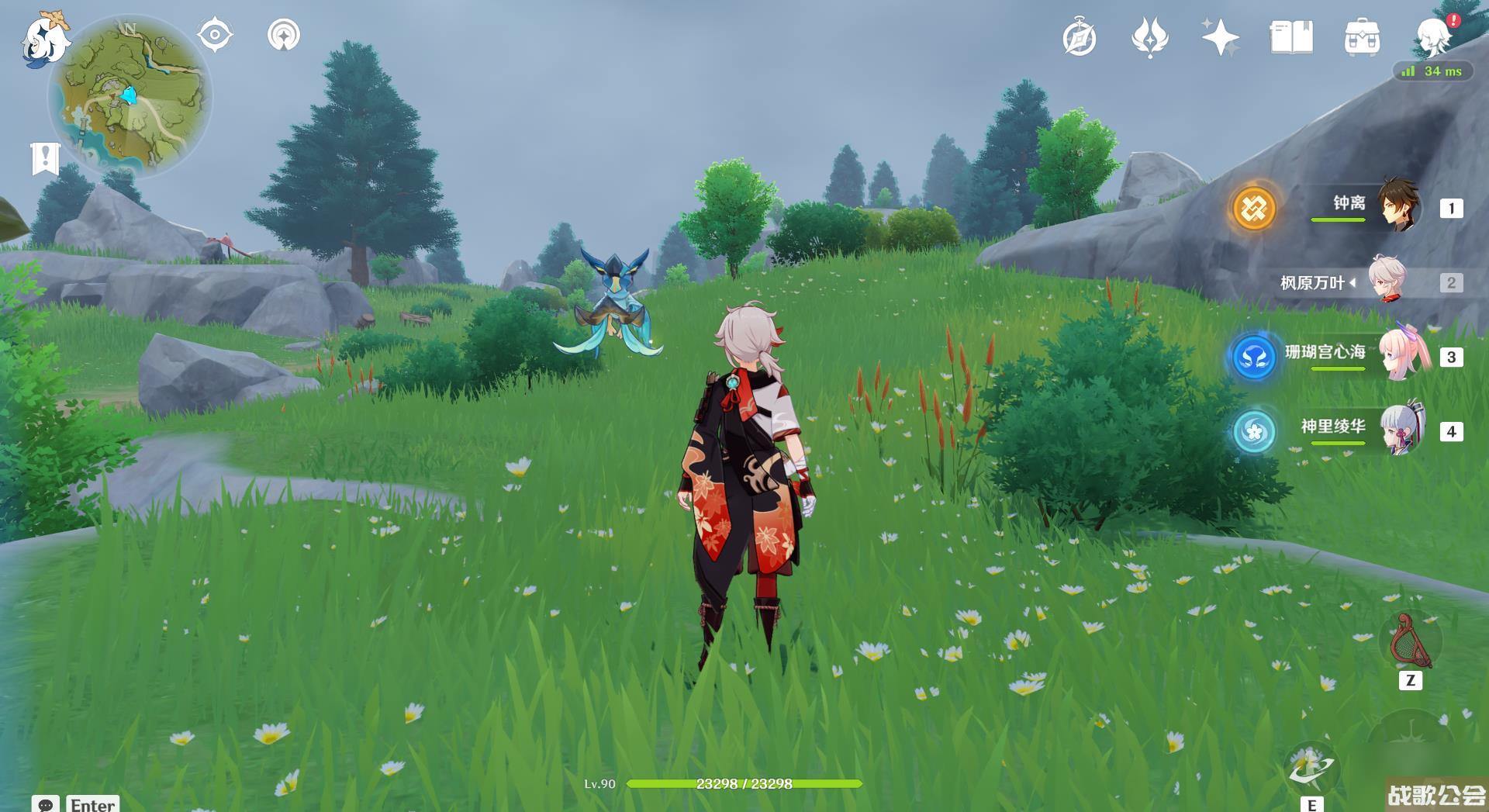
Task: Open the battle pass flame icon
Action: (x=1149, y=38)
